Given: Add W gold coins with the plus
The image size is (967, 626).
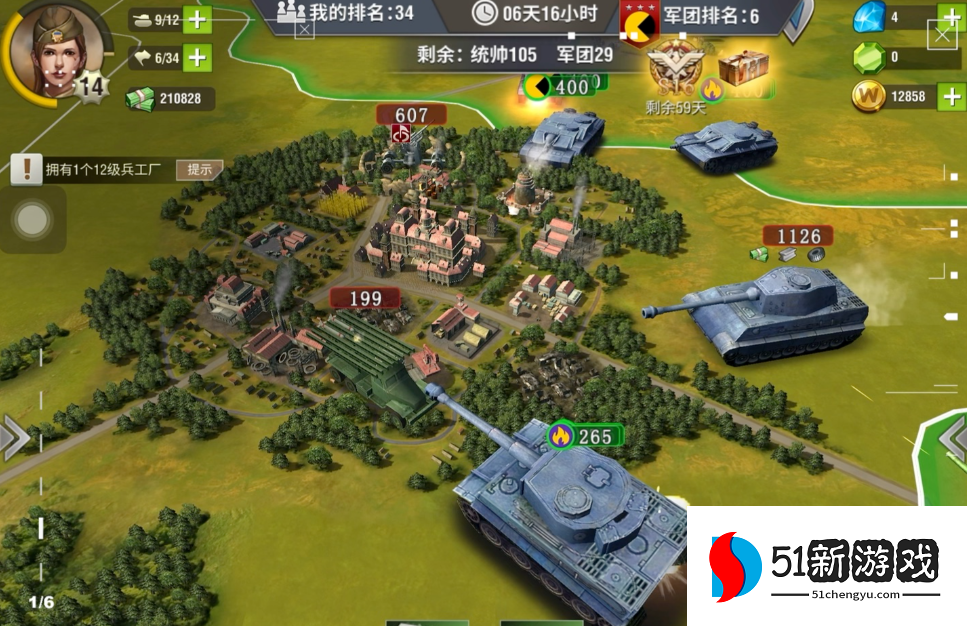Looking at the screenshot, I should [949, 97].
